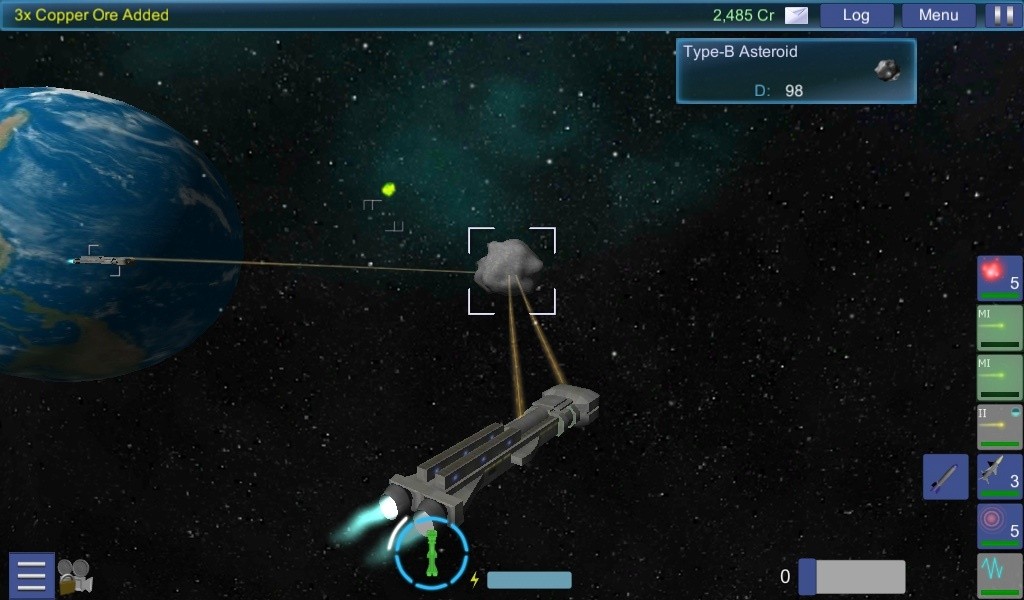
Task: Open the mail envelope icon
Action: click(796, 15)
